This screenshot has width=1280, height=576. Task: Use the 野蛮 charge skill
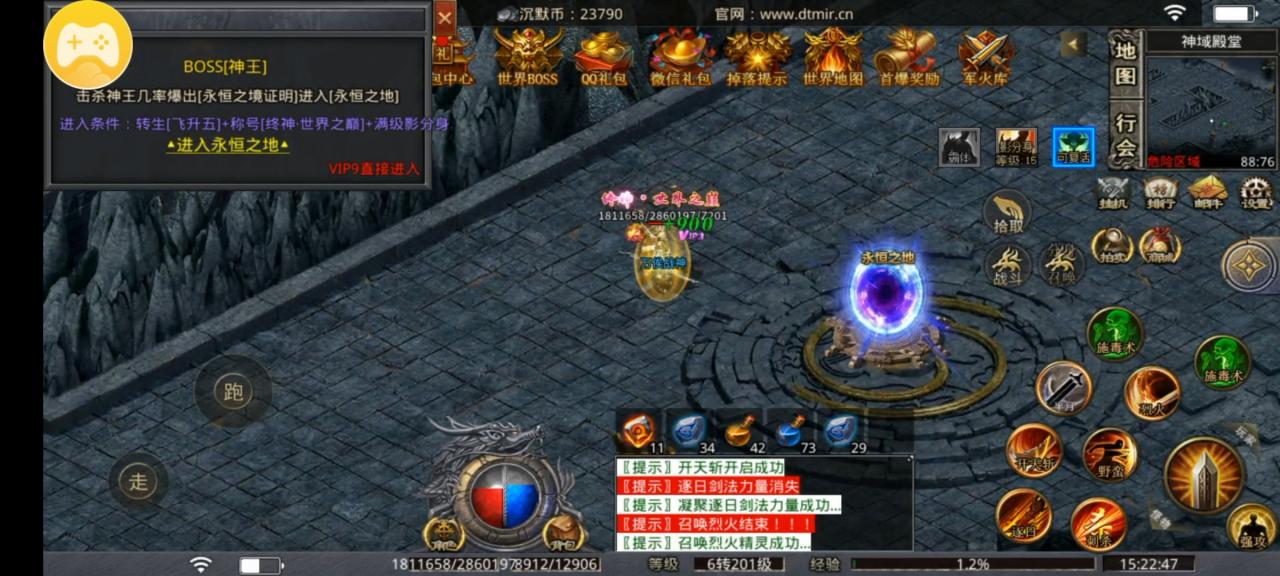(x=1109, y=455)
